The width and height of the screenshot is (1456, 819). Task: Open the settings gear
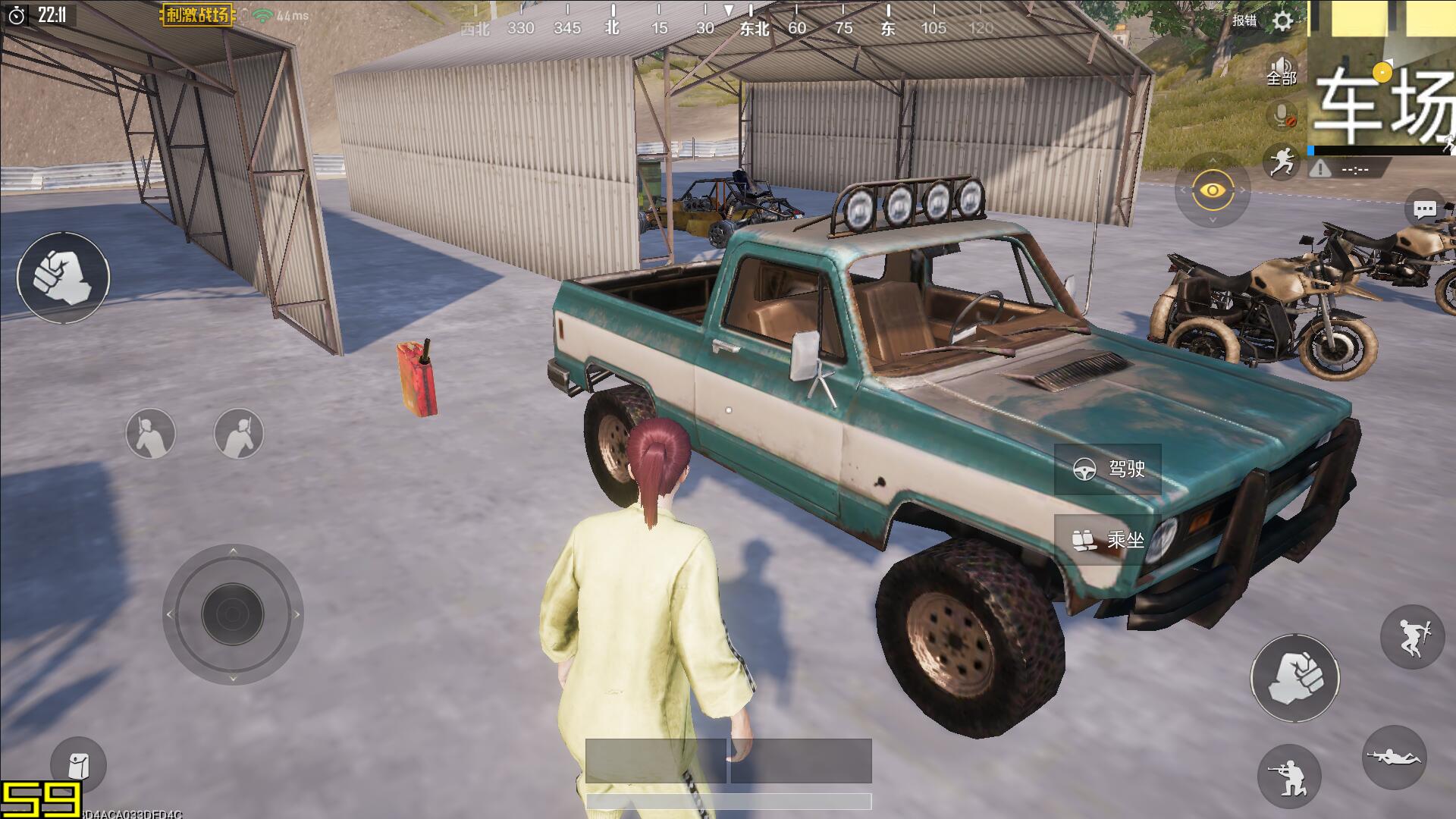tap(1282, 20)
